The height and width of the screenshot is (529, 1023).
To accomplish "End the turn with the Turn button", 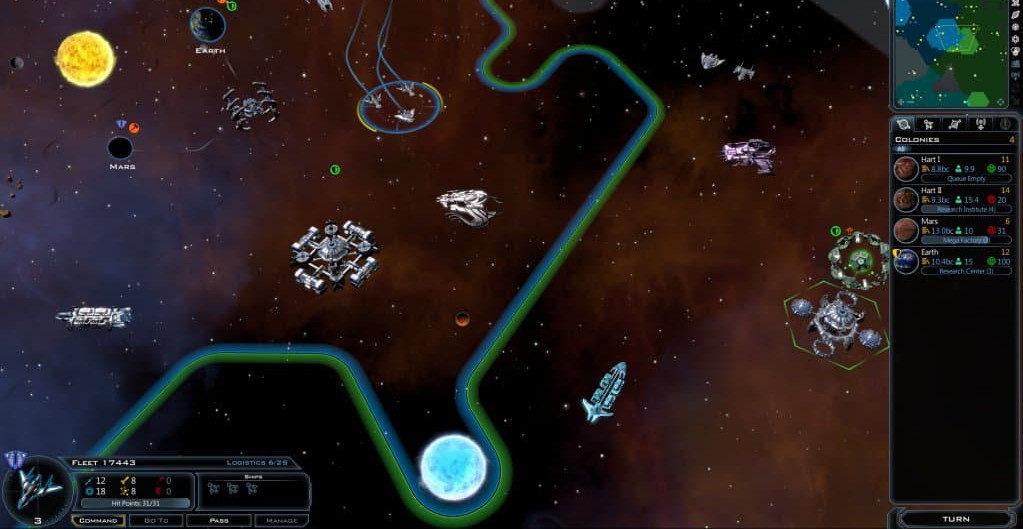I will point(955,519).
